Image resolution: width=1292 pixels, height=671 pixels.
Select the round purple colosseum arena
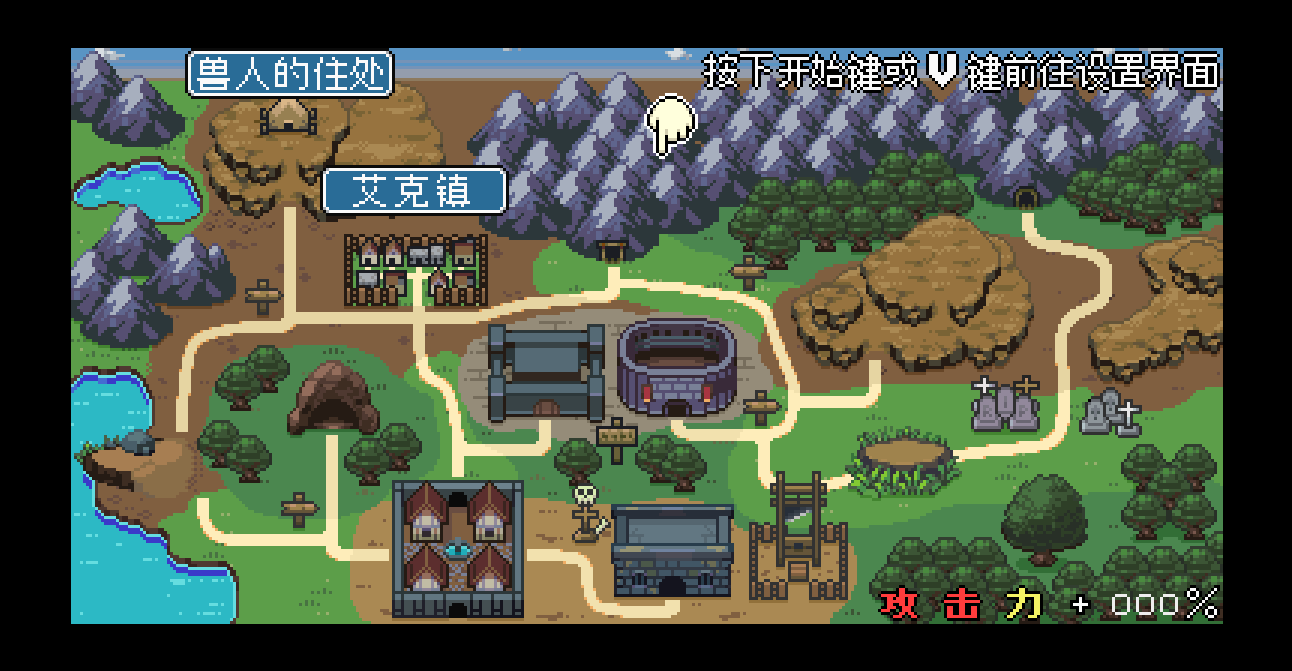coord(677,366)
